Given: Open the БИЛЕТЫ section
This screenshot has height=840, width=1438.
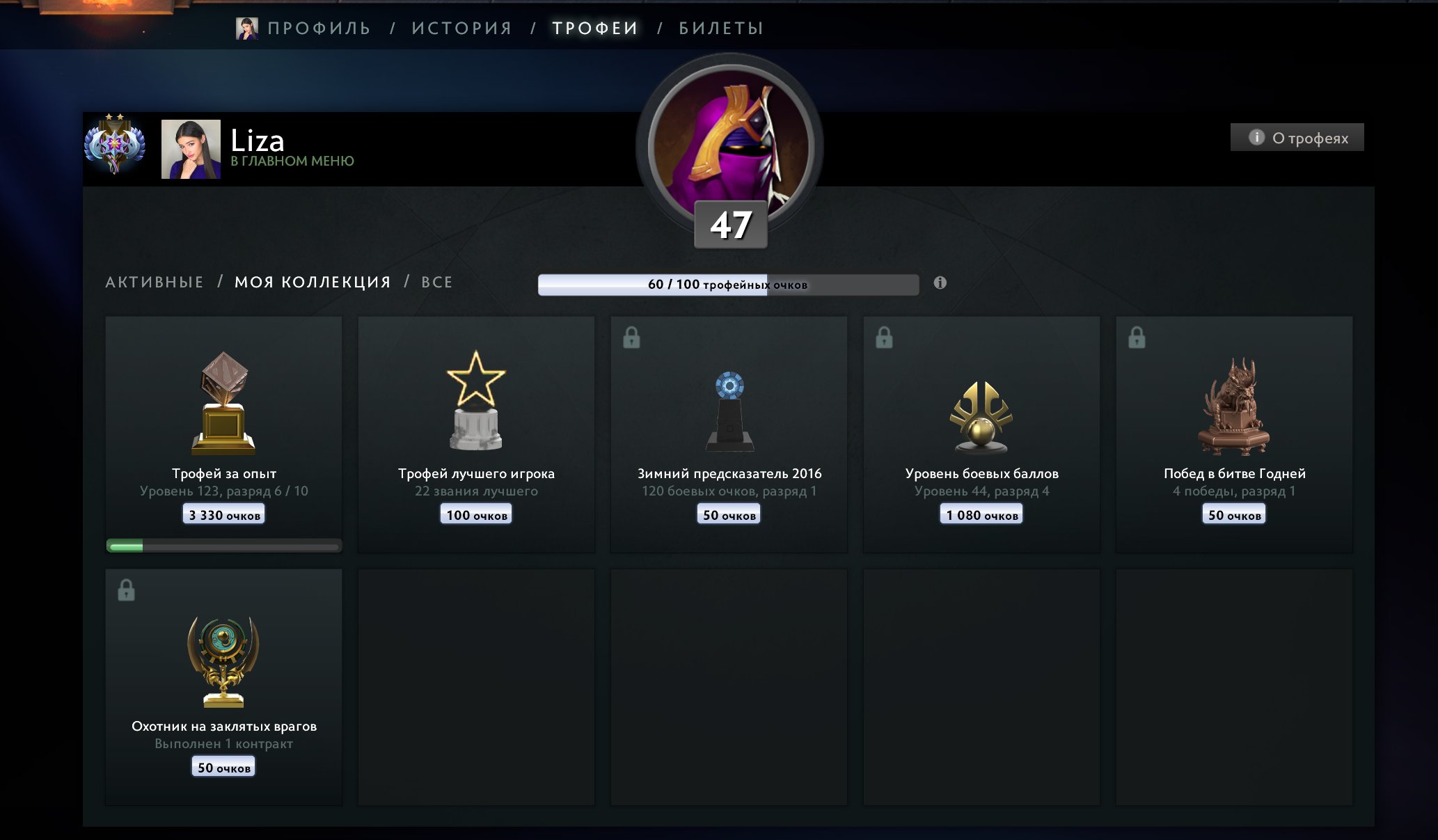Looking at the screenshot, I should tap(718, 28).
